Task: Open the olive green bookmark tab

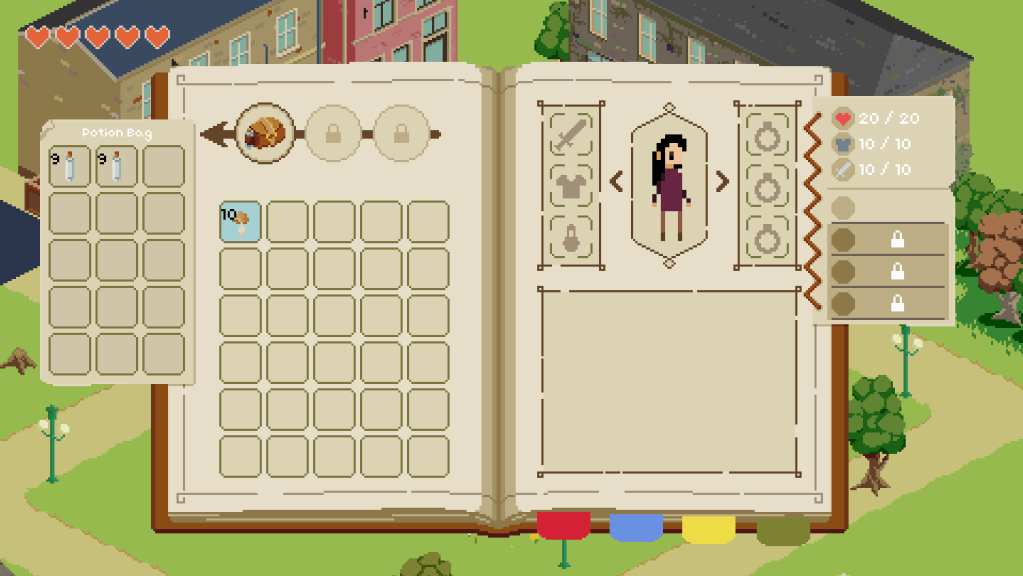Action: (x=783, y=528)
